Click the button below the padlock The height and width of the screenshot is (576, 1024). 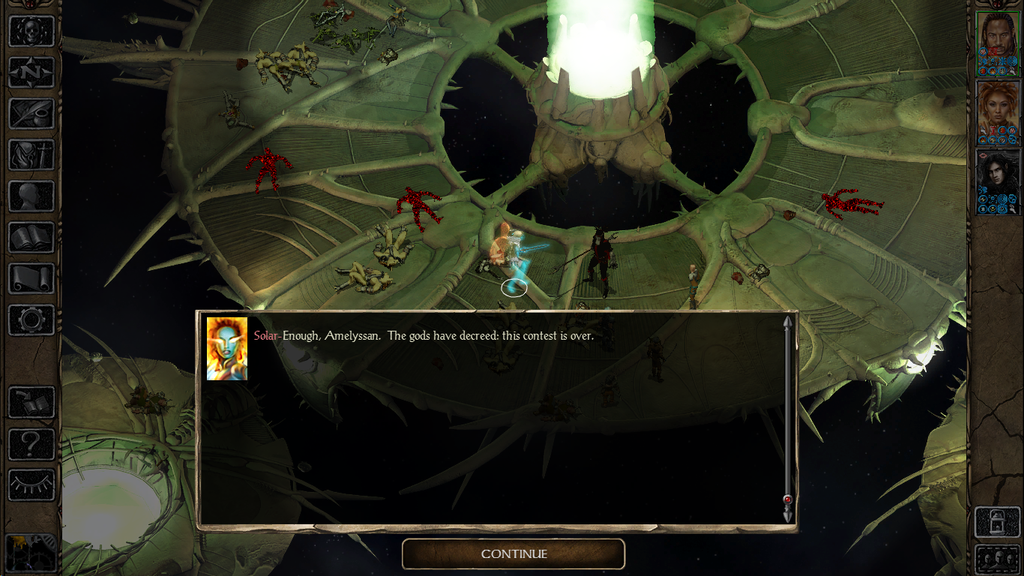pyautogui.click(x=997, y=559)
